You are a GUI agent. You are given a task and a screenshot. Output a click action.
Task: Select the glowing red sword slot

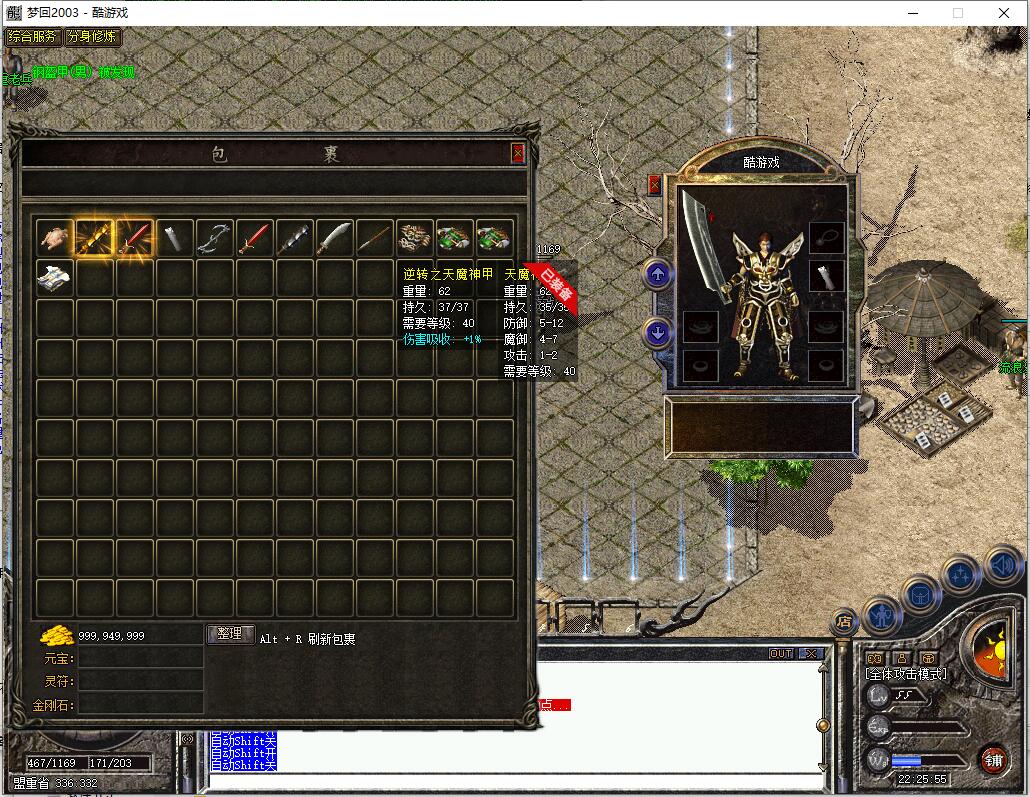point(134,237)
